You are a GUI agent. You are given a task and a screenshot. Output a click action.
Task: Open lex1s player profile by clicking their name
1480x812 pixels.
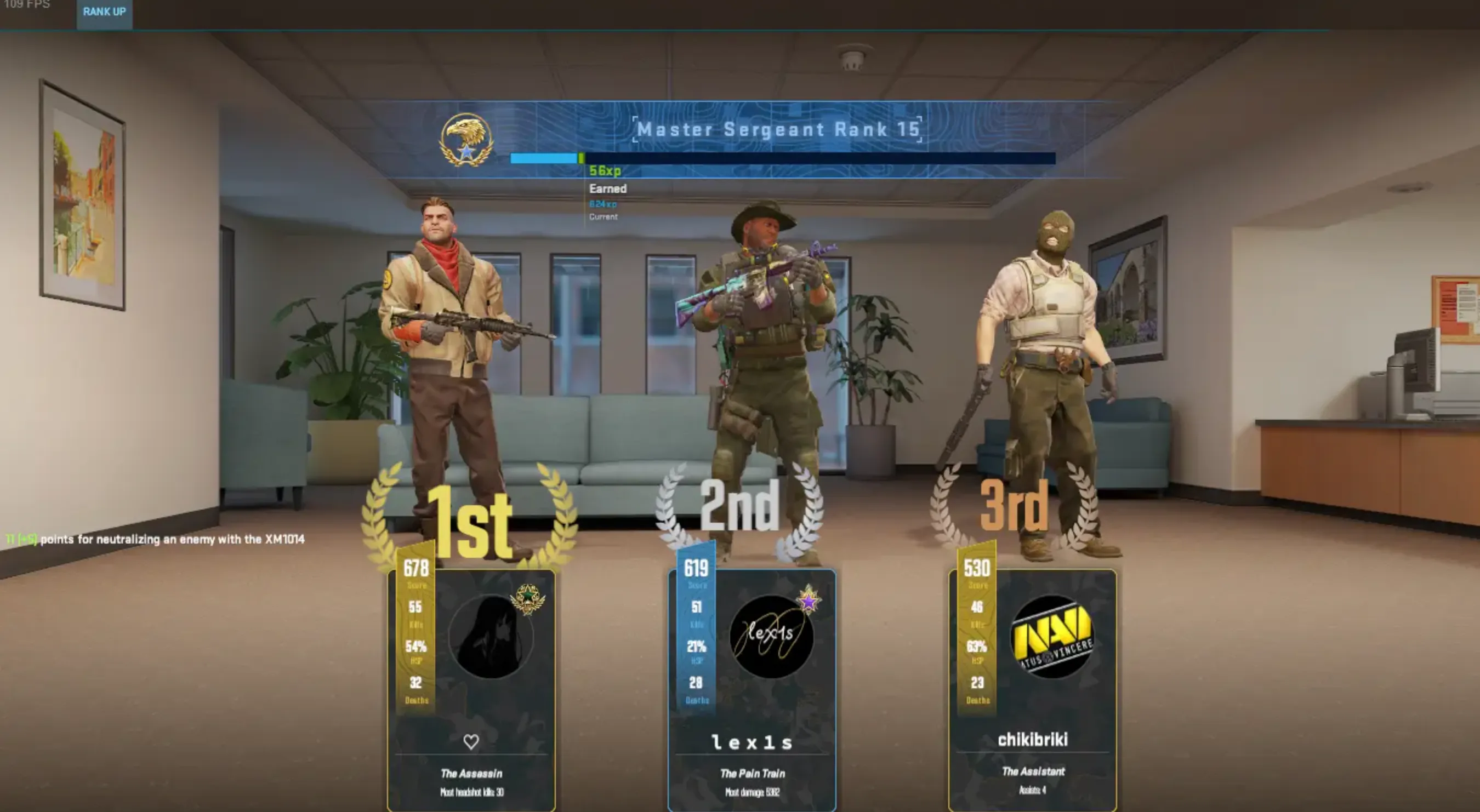pyautogui.click(x=753, y=742)
